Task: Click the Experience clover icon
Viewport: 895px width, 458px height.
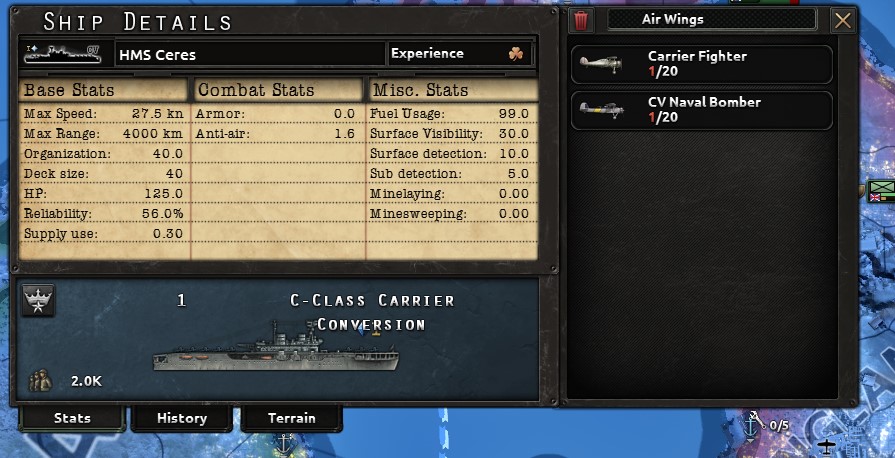Action: 516,54
